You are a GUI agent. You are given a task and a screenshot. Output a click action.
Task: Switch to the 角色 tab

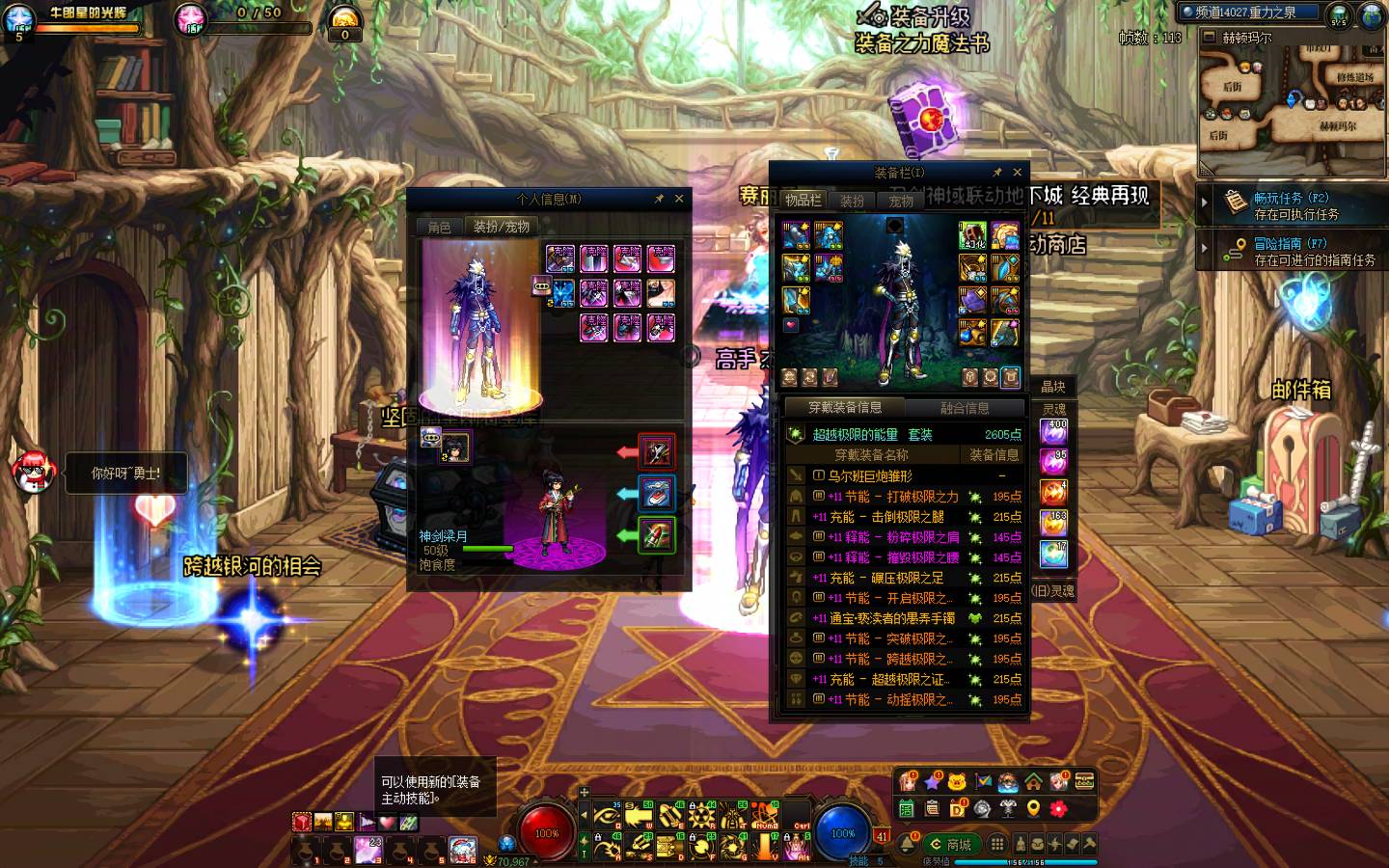439,227
